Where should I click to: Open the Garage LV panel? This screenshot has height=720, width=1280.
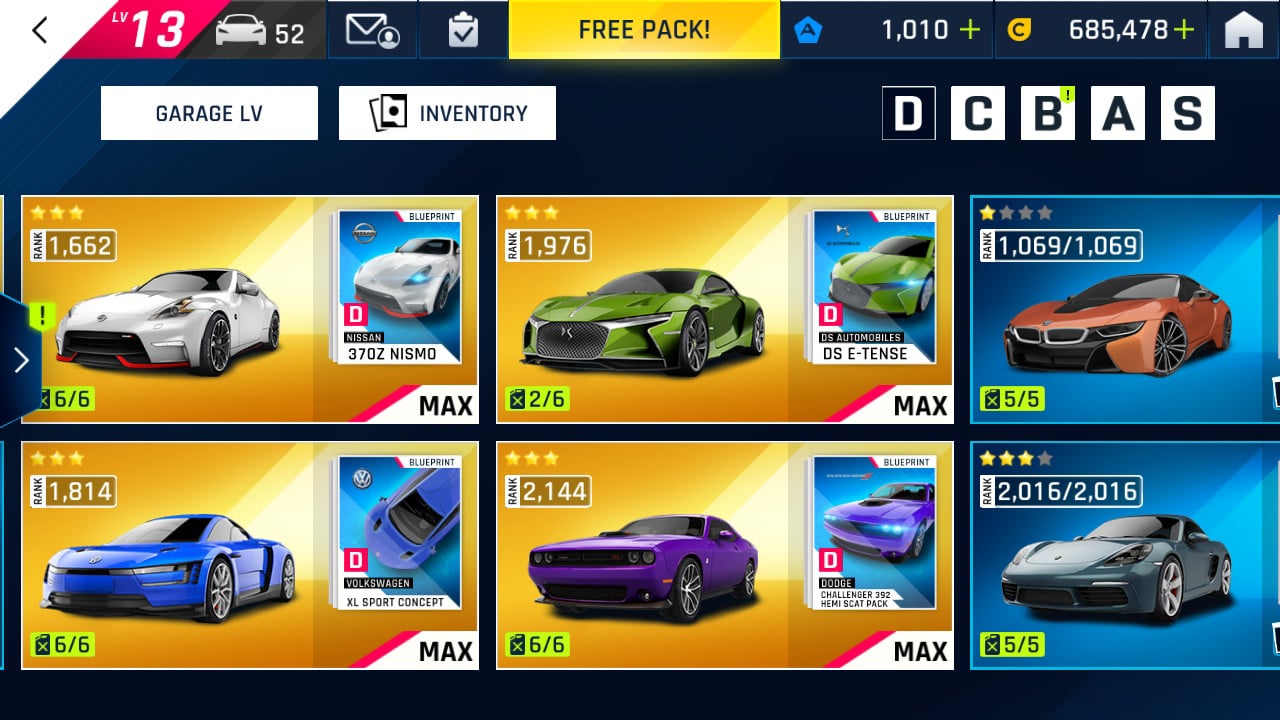(209, 113)
